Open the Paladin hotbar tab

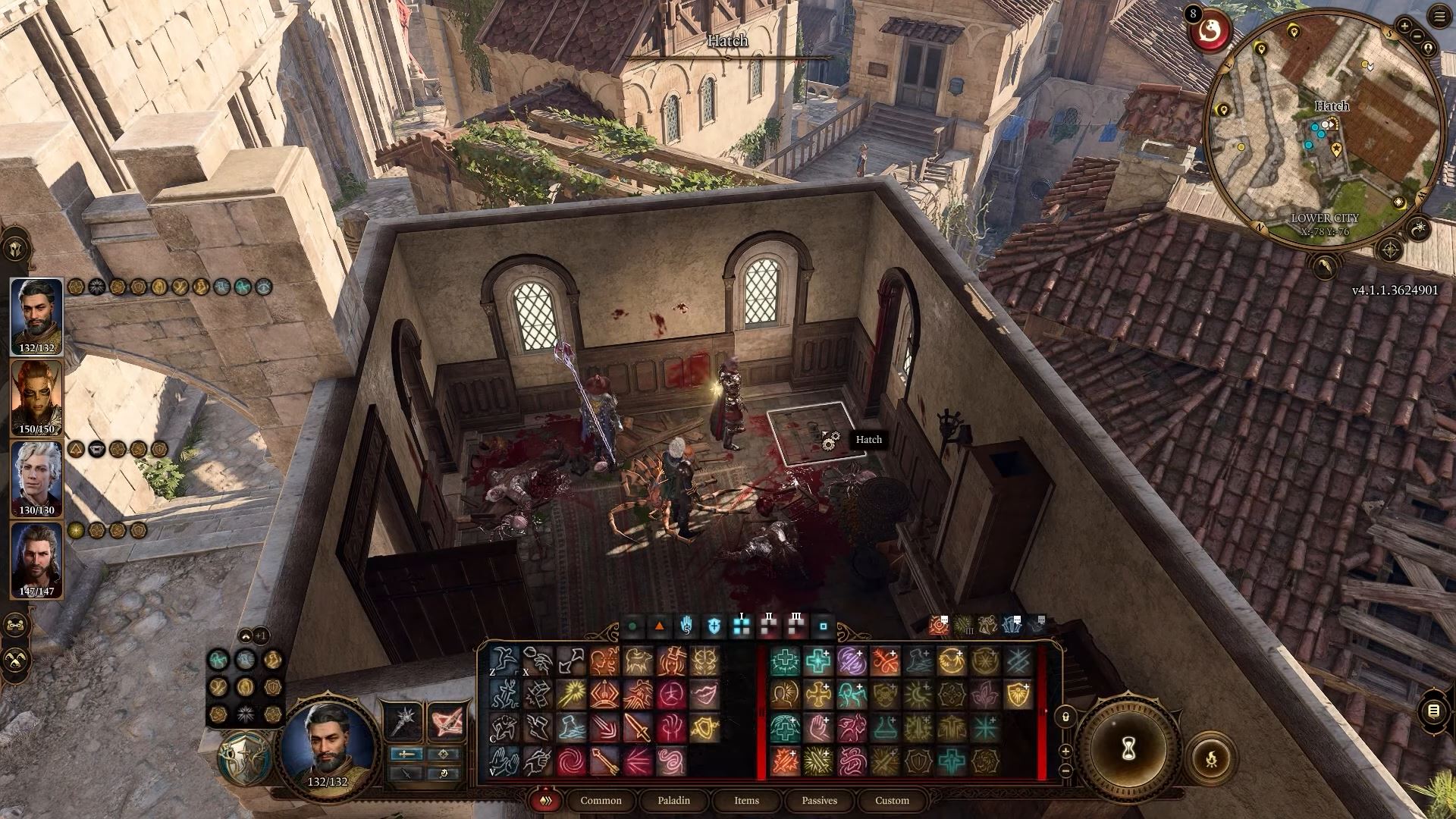(673, 800)
